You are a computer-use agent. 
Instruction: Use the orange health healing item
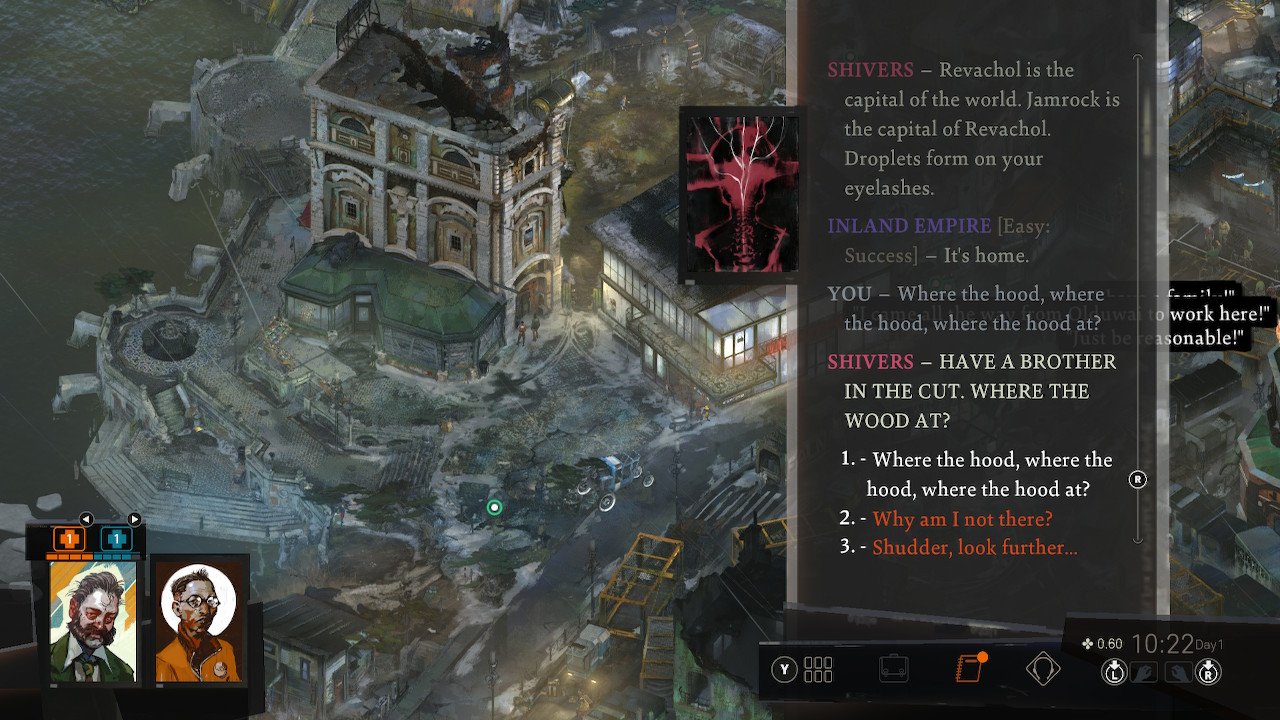point(69,539)
